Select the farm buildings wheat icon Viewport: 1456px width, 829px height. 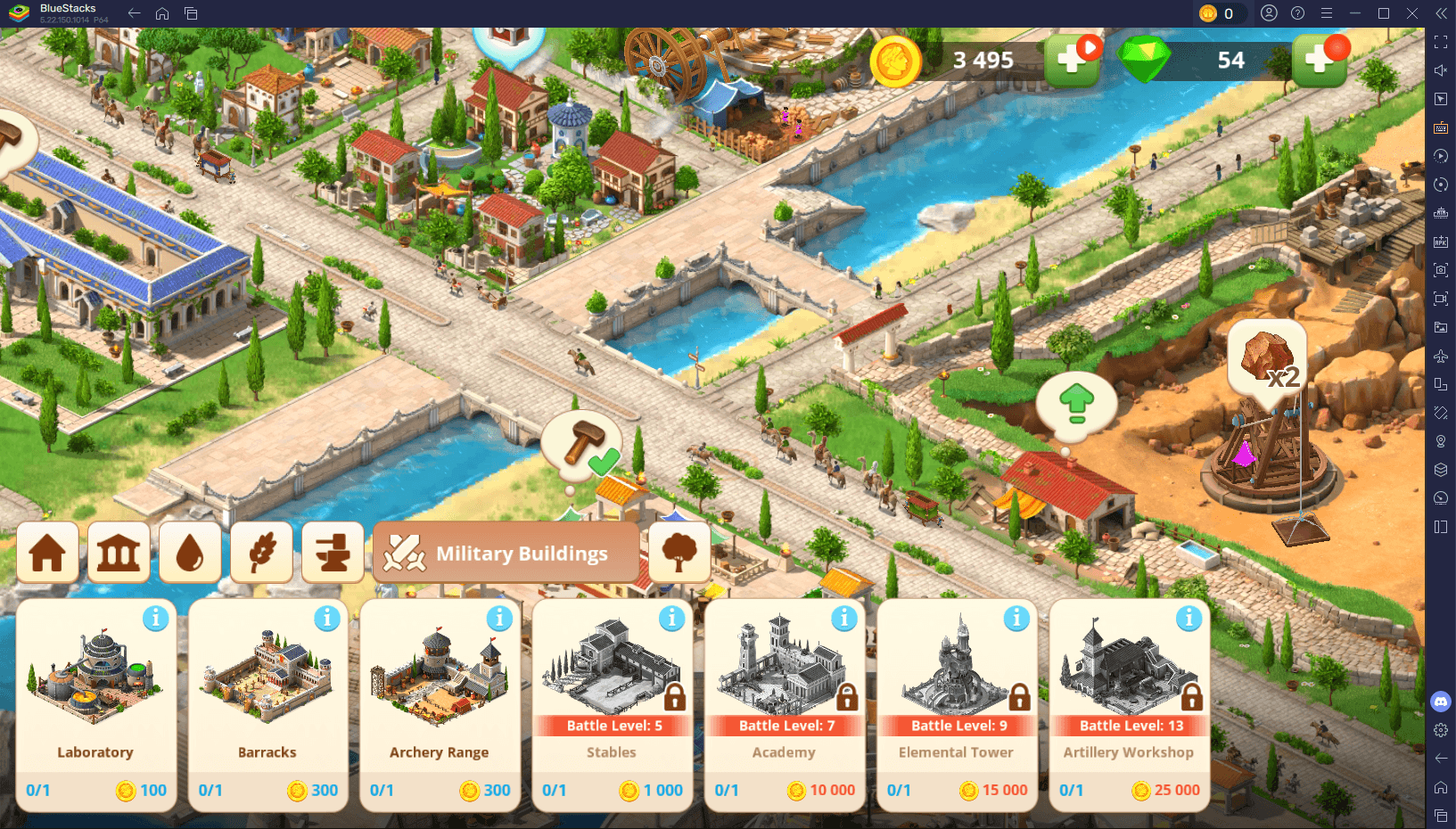261,553
